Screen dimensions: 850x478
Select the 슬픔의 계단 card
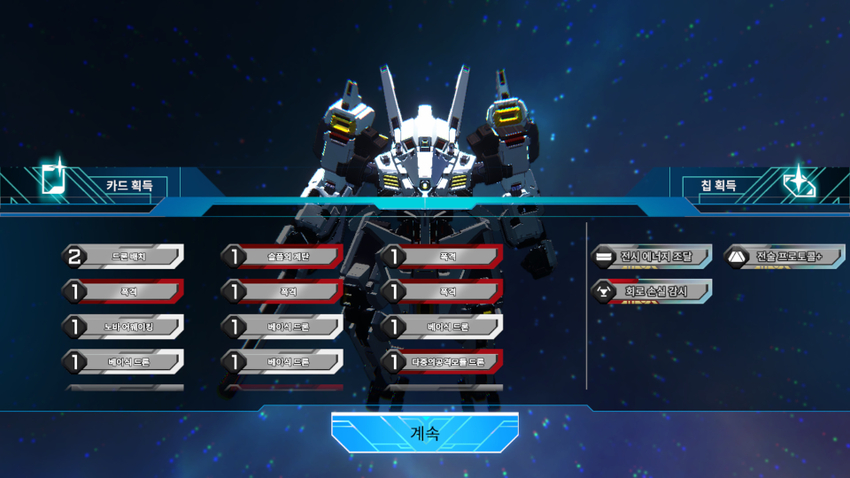coord(283,257)
